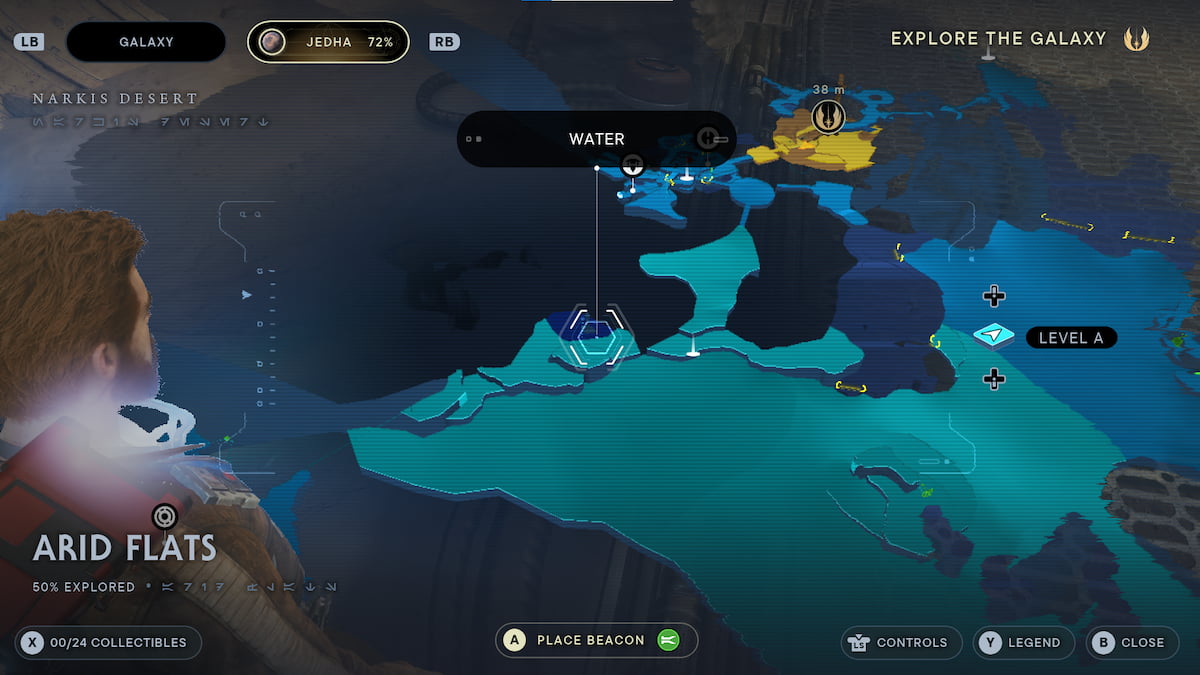The image size is (1200, 675).
Task: Close the holomap
Action: pos(1131,642)
